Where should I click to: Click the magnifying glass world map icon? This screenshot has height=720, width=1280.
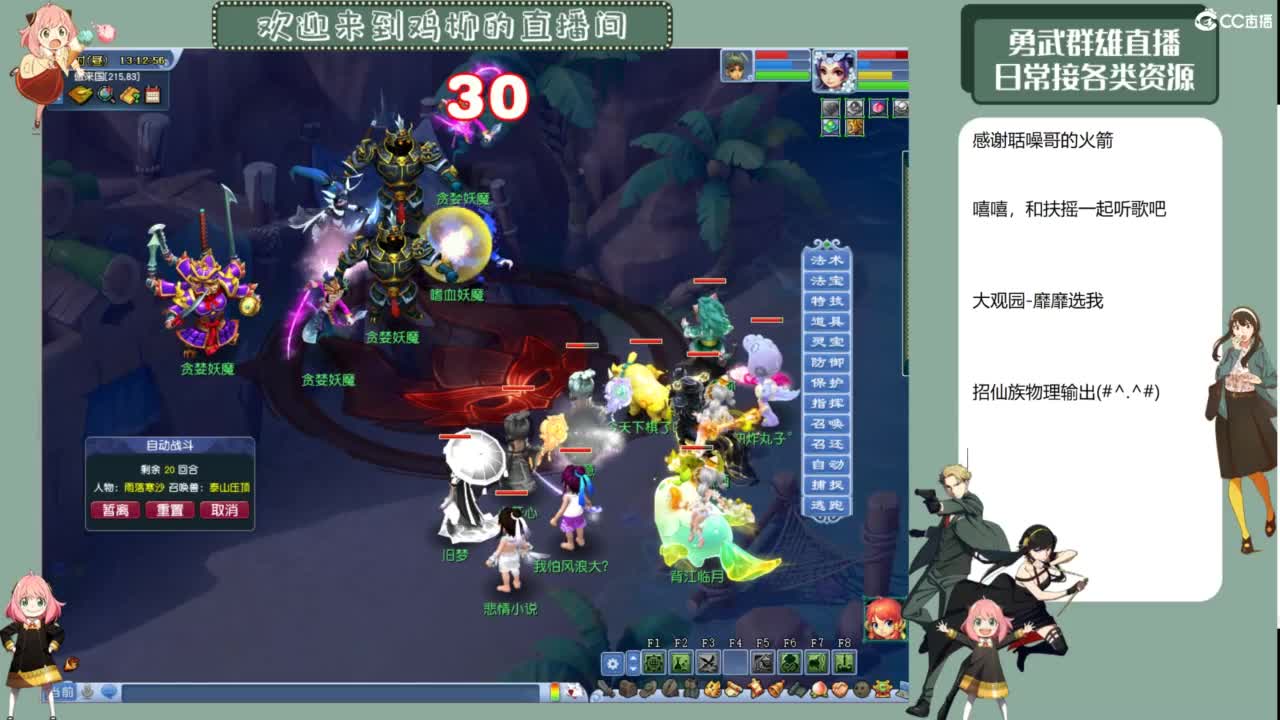pos(104,95)
